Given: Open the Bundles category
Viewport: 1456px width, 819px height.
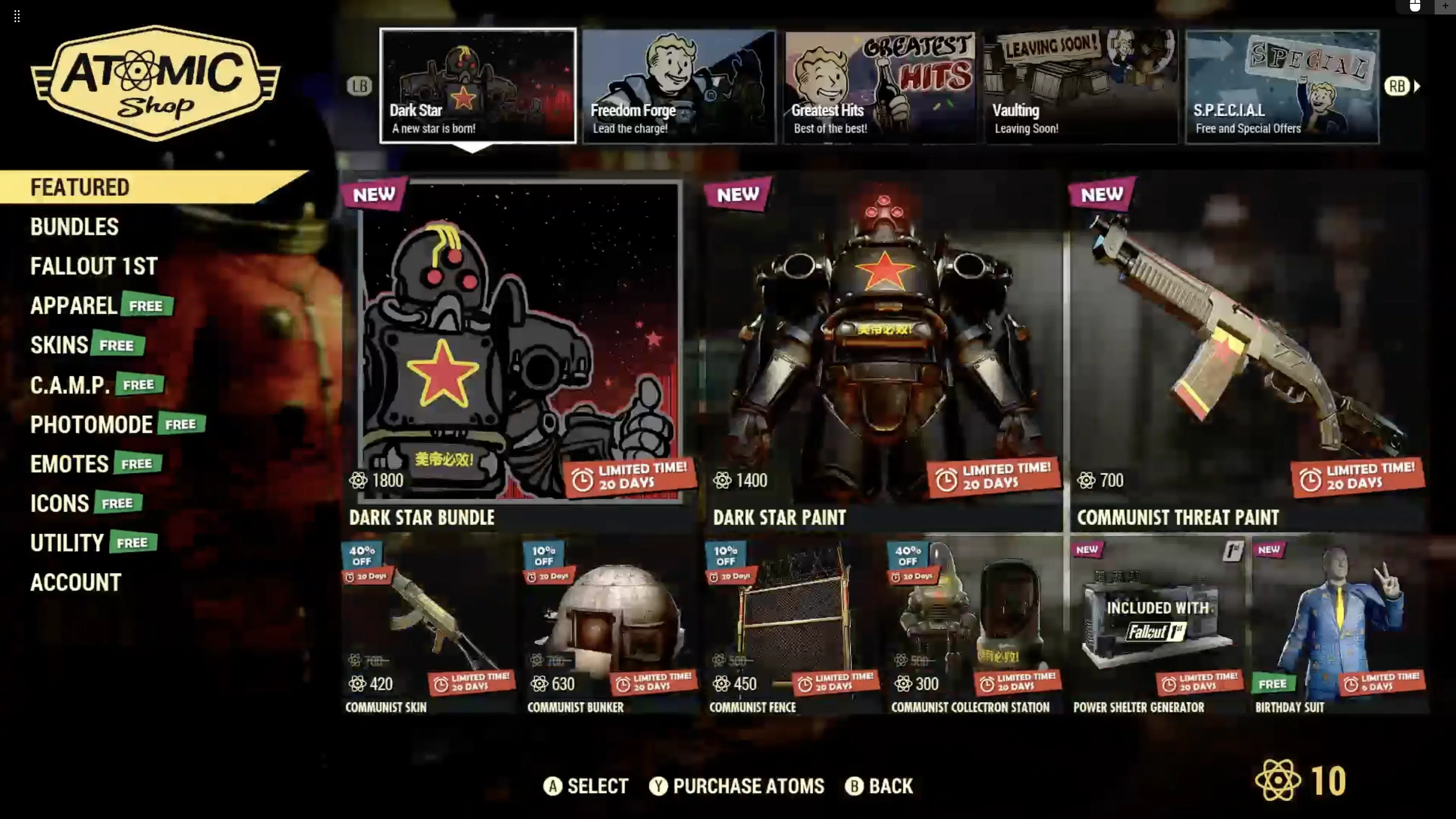Looking at the screenshot, I should coord(74,226).
